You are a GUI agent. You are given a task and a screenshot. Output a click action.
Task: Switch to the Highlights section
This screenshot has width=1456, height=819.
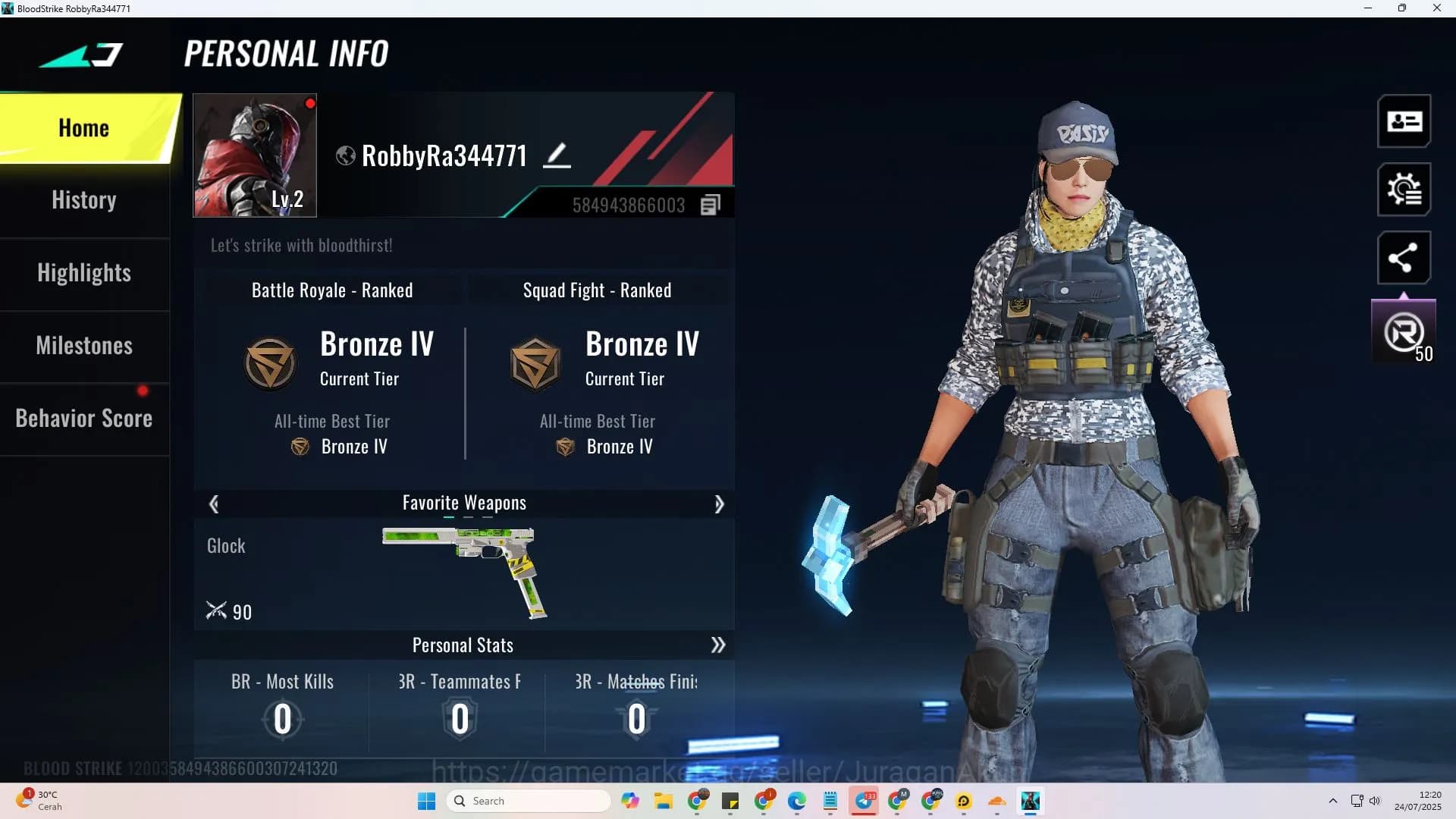pyautogui.click(x=84, y=272)
